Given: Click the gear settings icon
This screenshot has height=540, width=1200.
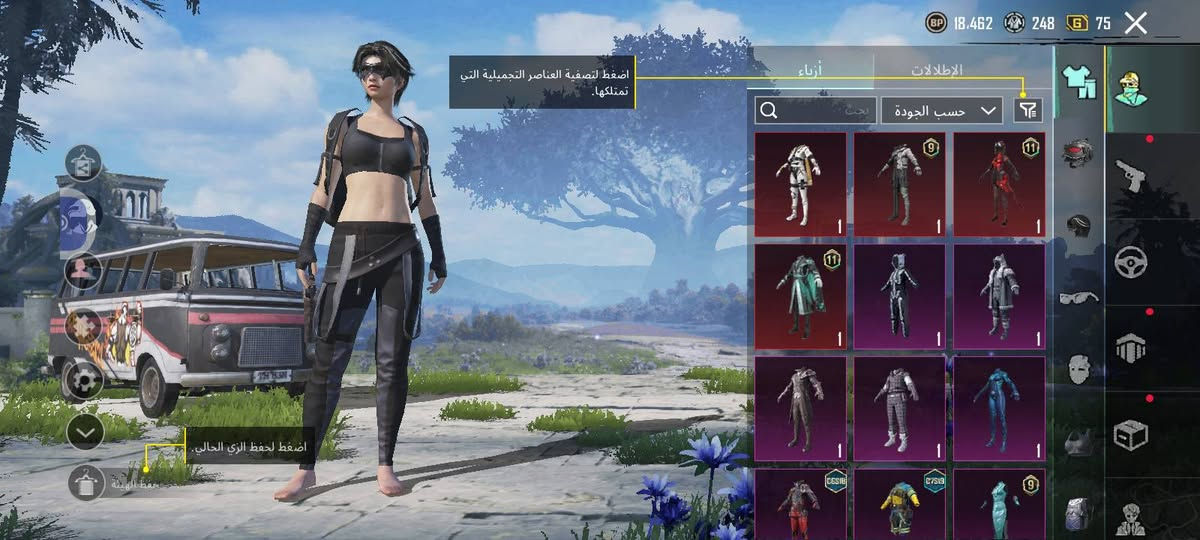Looking at the screenshot, I should pos(85,380).
